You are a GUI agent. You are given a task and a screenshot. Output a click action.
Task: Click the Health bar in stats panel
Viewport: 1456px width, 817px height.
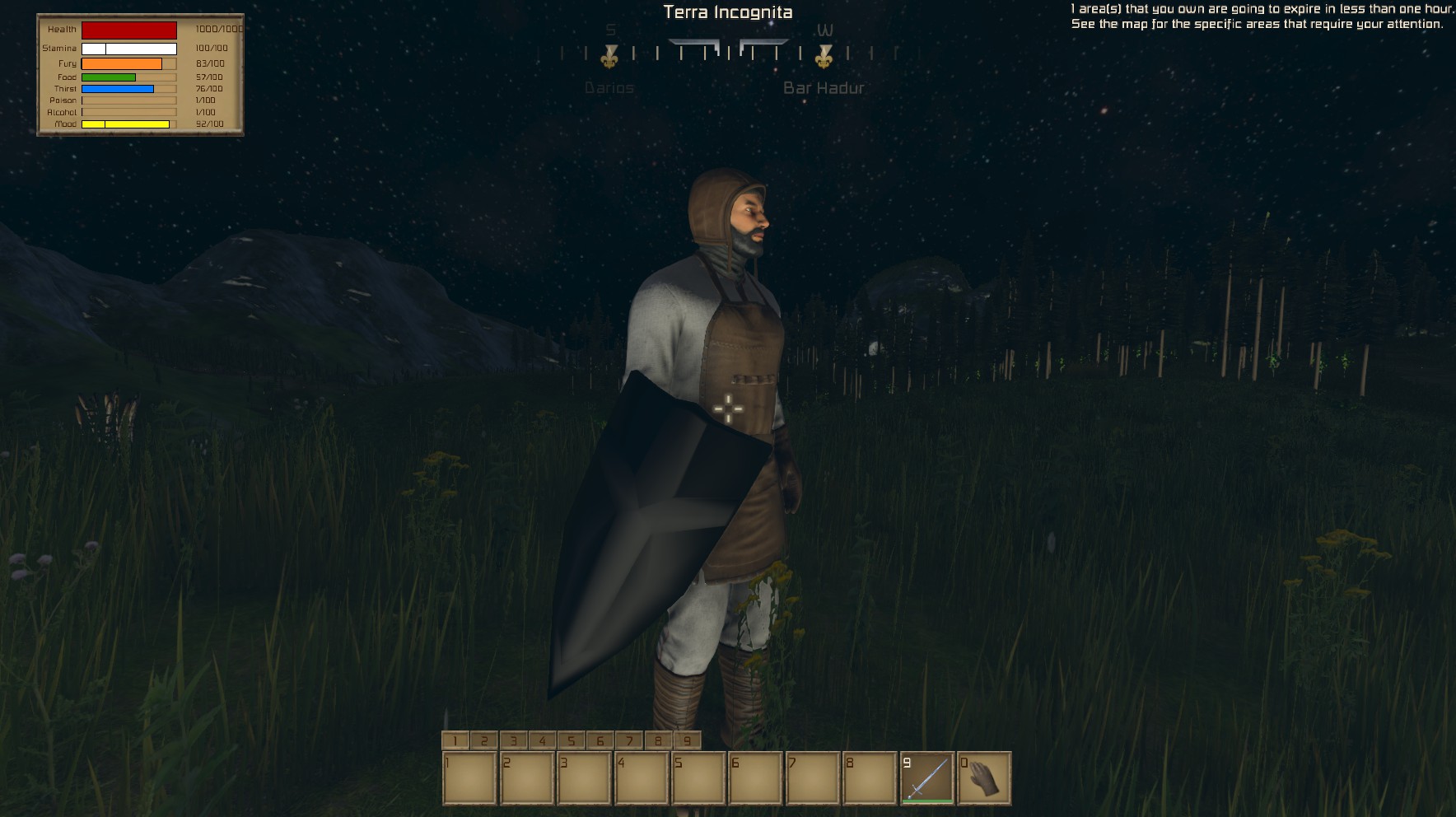click(129, 30)
